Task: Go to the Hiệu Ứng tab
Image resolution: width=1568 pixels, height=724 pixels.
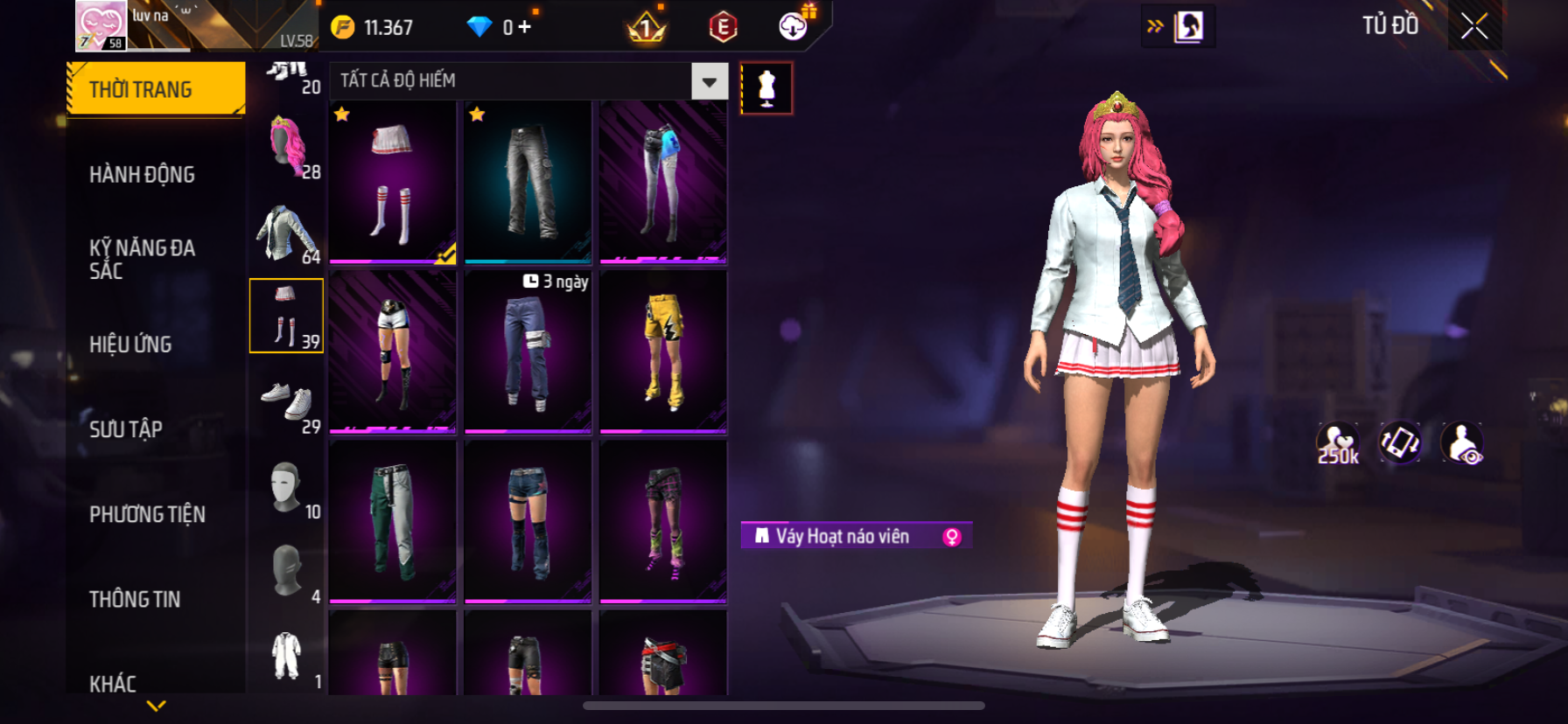Action: click(130, 345)
